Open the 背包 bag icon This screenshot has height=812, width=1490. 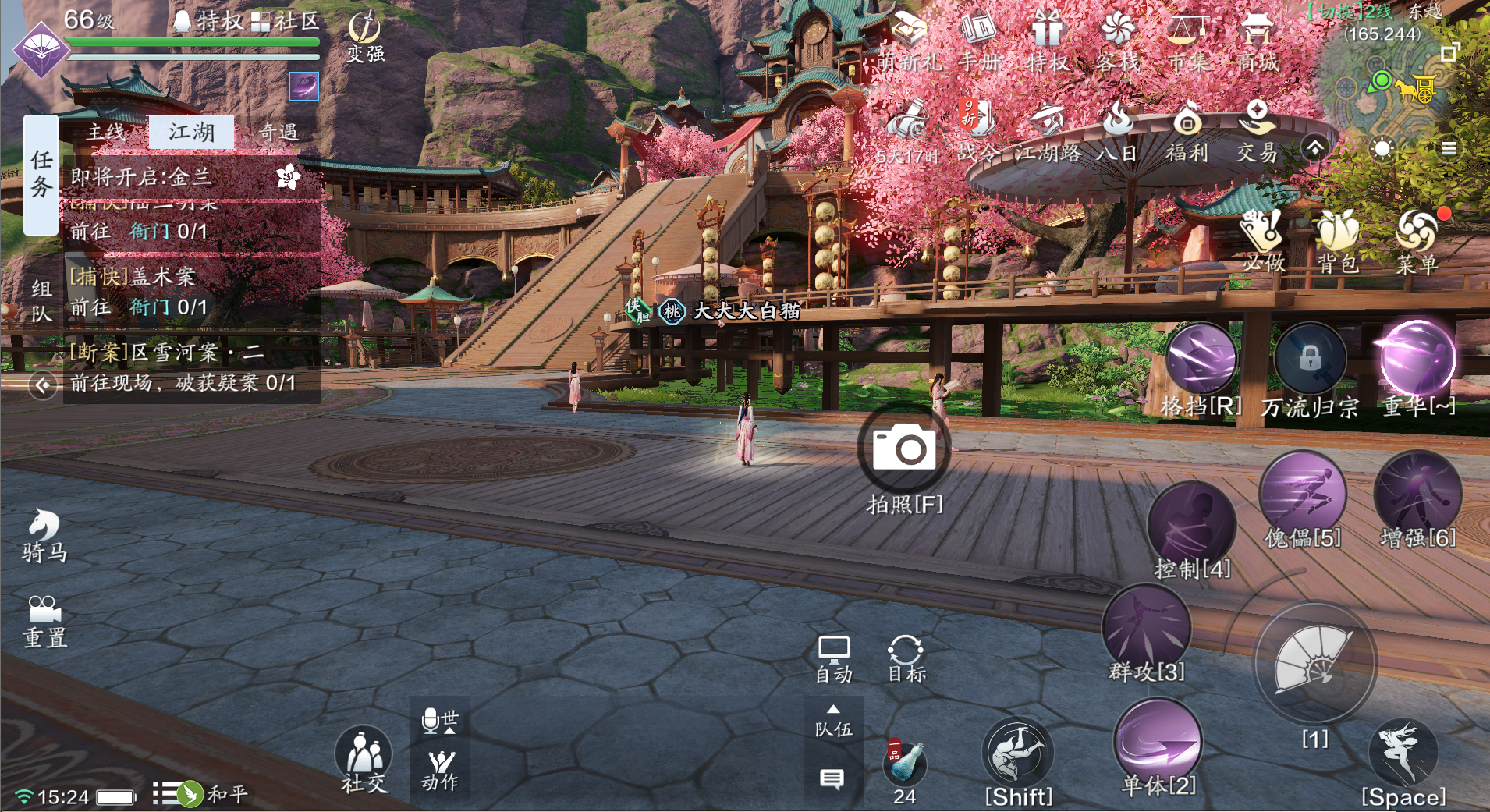click(1339, 241)
